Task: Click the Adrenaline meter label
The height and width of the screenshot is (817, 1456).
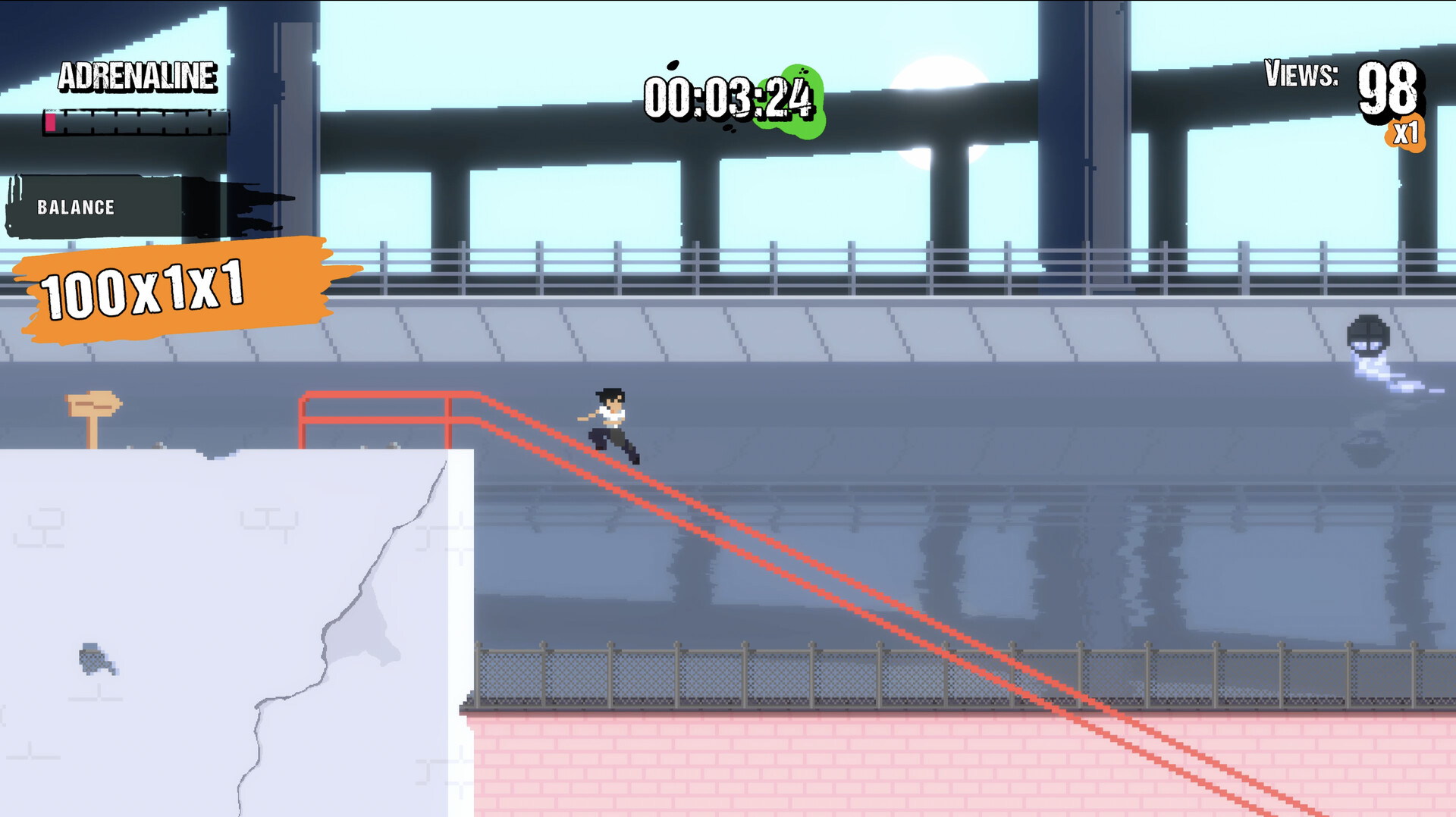Action: point(138,76)
